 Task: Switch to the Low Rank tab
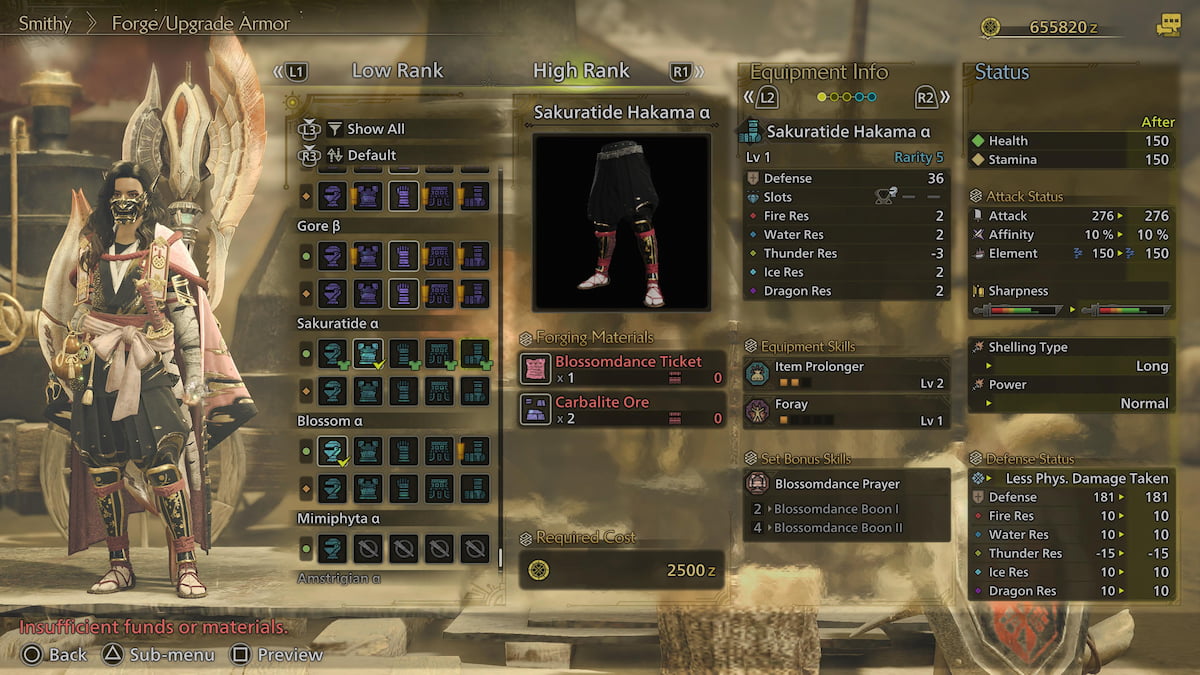397,71
